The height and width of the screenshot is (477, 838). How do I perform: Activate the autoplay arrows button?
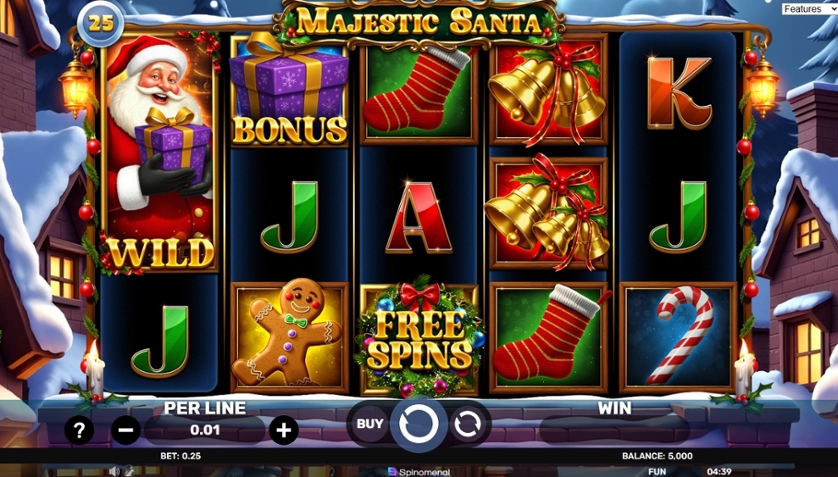(x=467, y=425)
